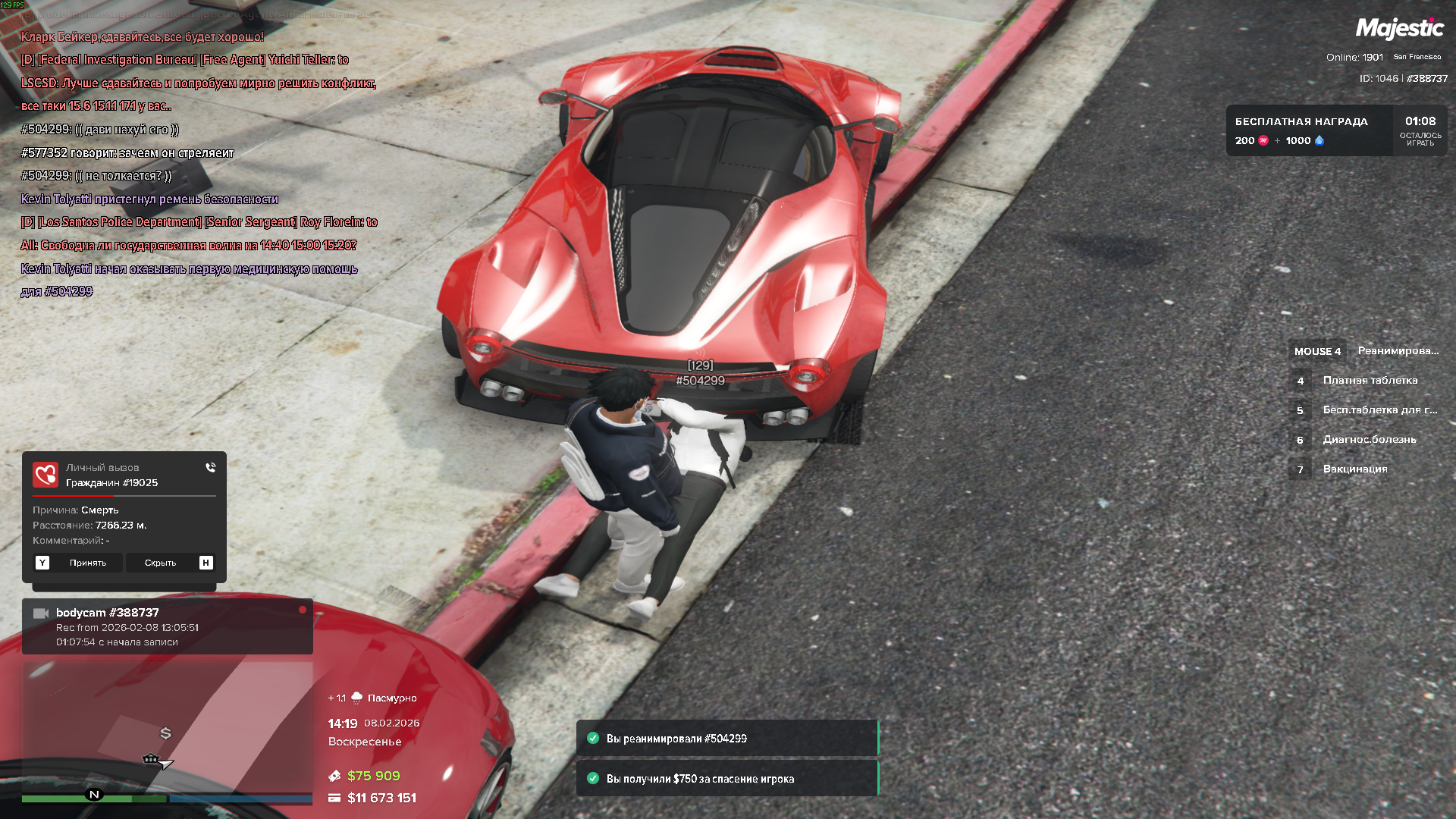Click the chat log messages area
This screenshot has height=819, width=1456.
[x=197, y=164]
